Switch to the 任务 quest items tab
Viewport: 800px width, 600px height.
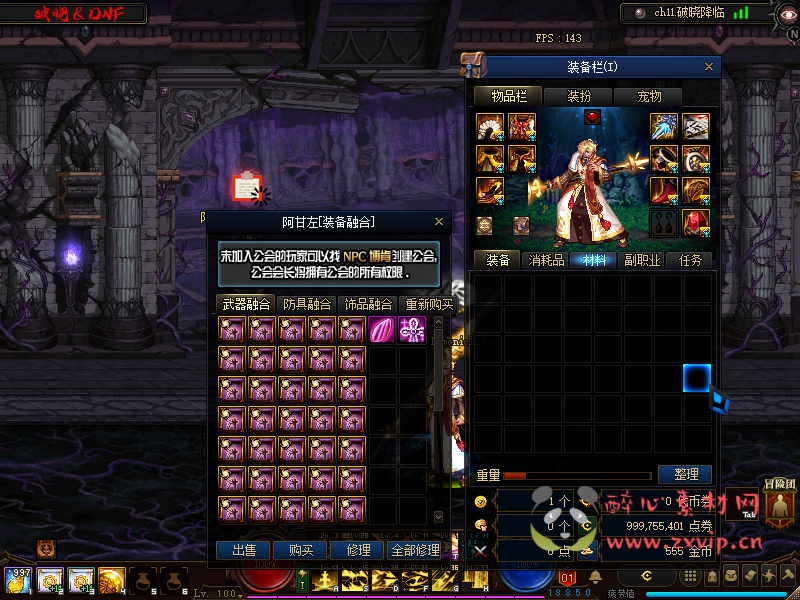[690, 260]
